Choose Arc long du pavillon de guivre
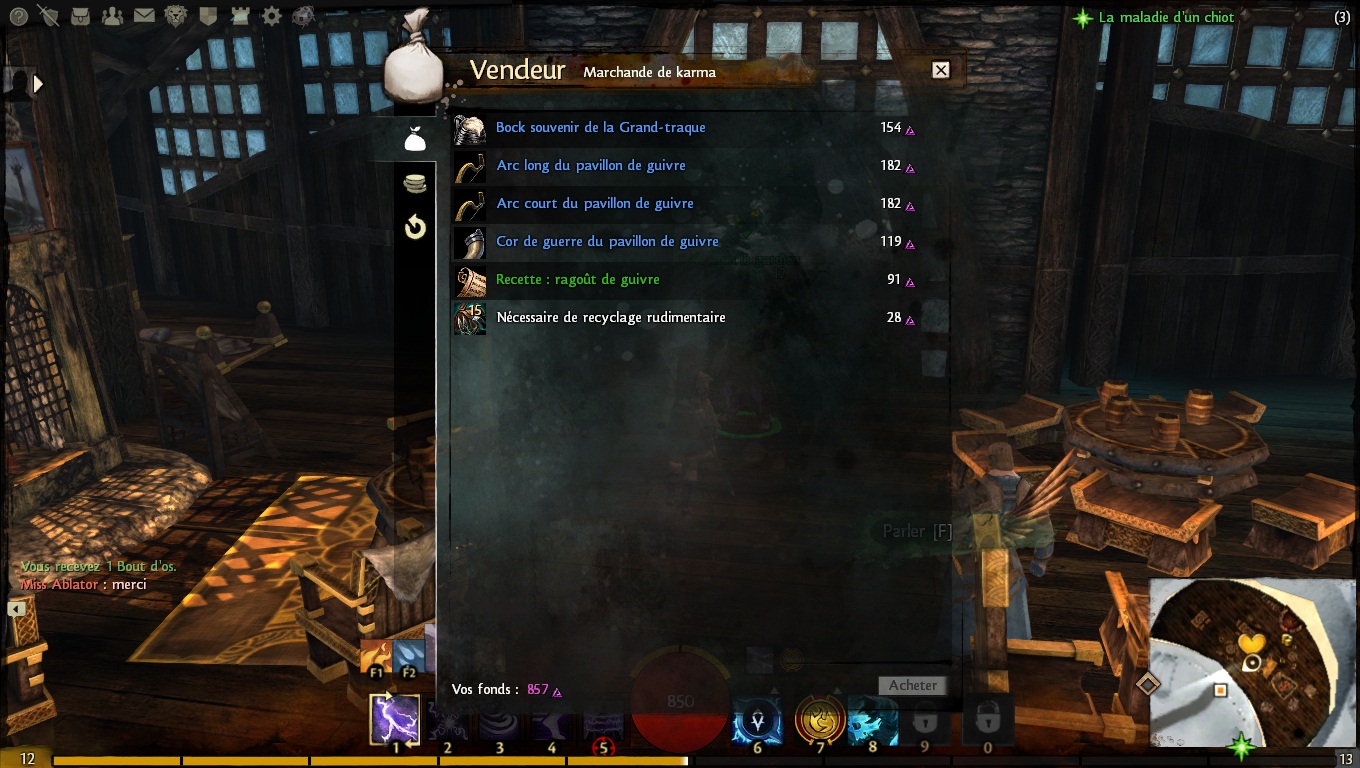Viewport: 1360px width, 768px height. (590, 166)
